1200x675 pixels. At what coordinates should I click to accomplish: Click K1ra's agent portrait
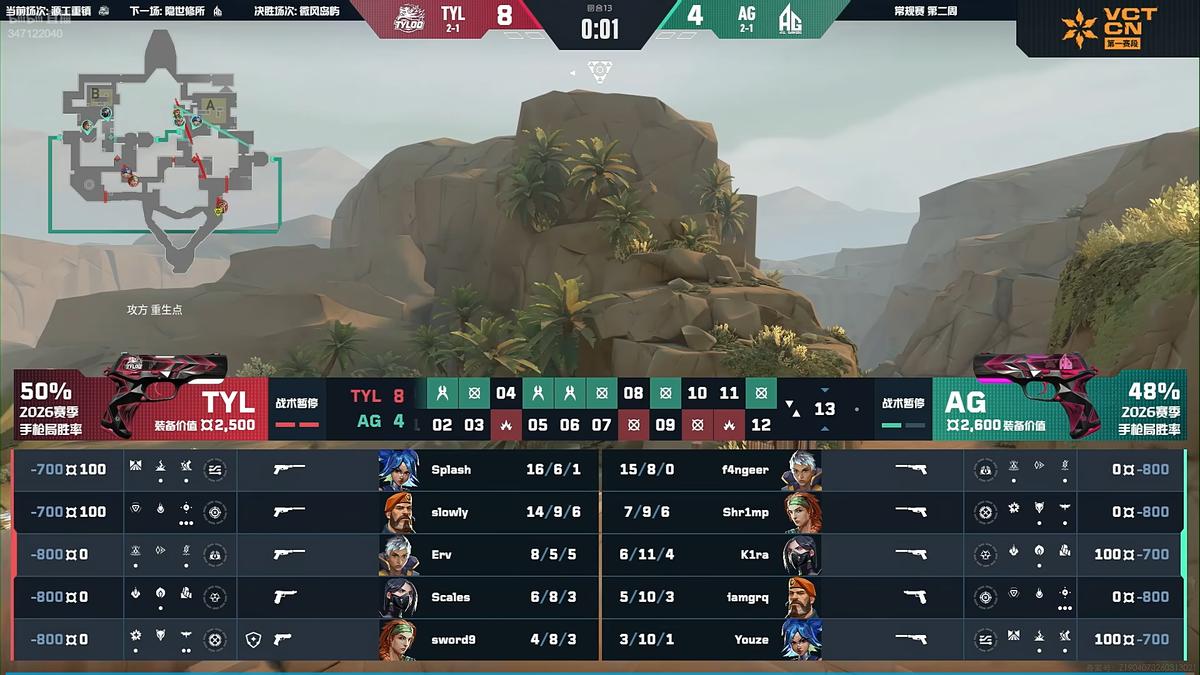point(802,554)
